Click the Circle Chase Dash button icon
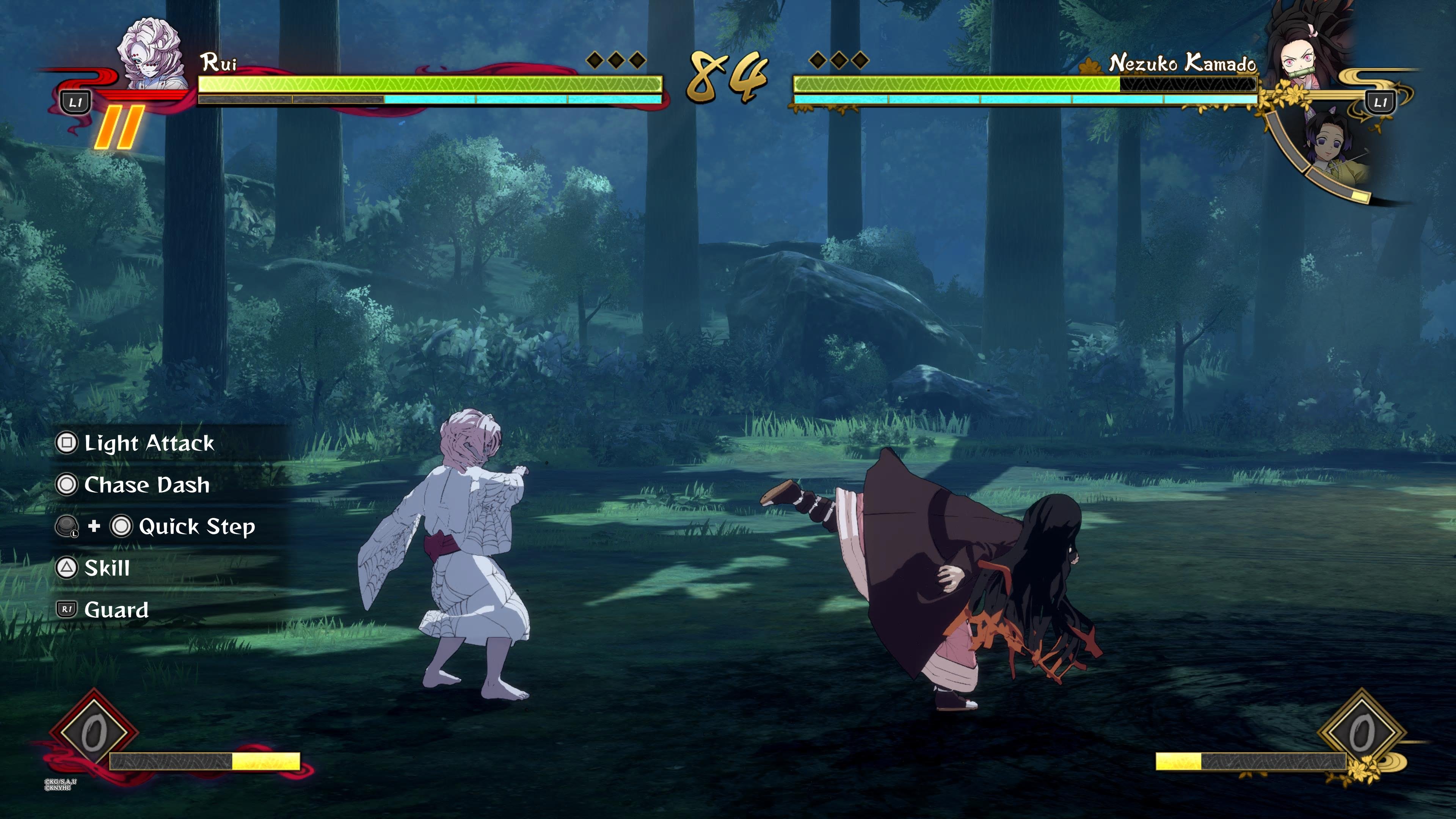This screenshot has width=1456, height=819. click(x=67, y=485)
